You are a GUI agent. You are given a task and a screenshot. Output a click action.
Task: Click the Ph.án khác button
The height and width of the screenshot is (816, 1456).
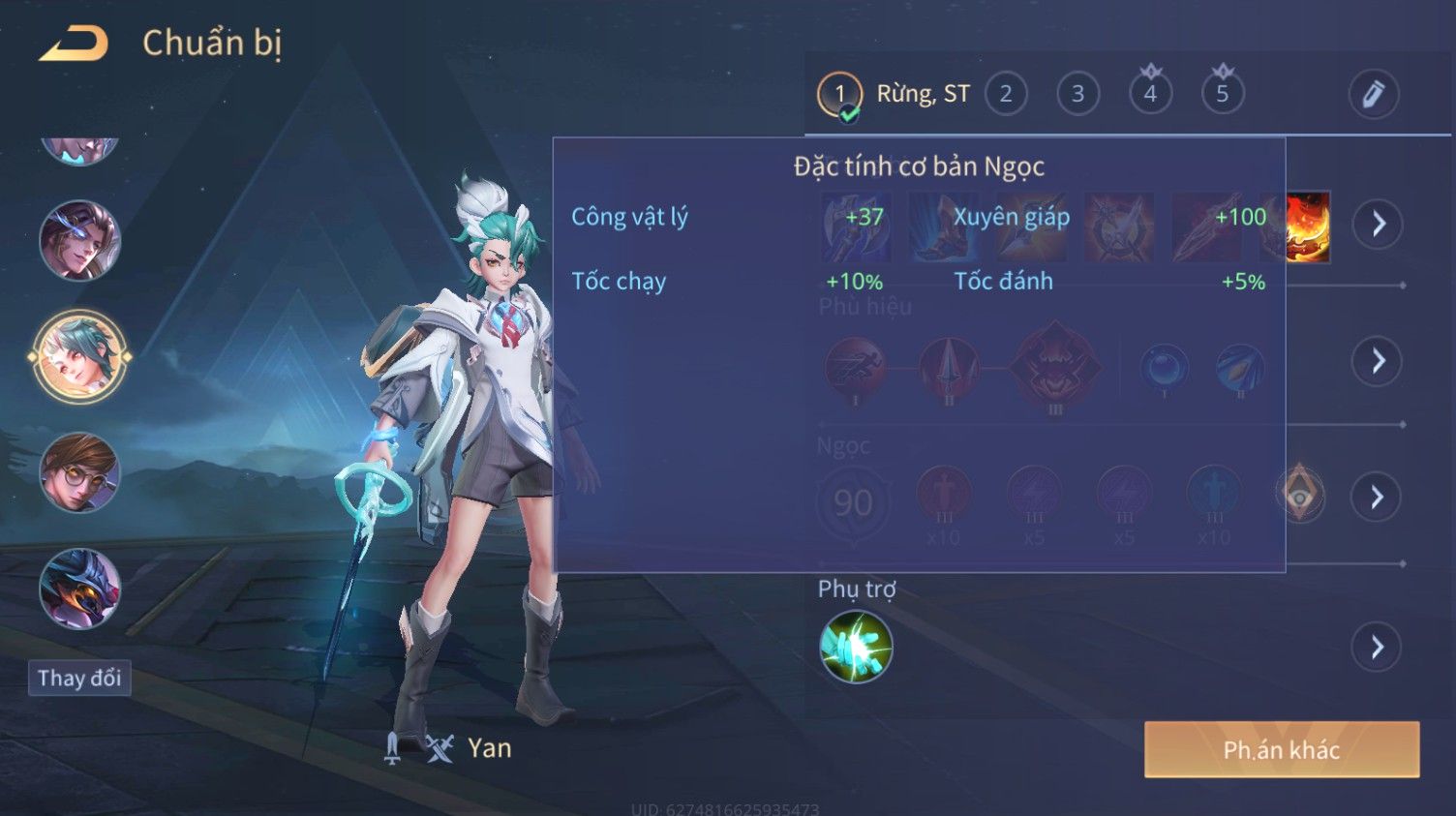1281,749
